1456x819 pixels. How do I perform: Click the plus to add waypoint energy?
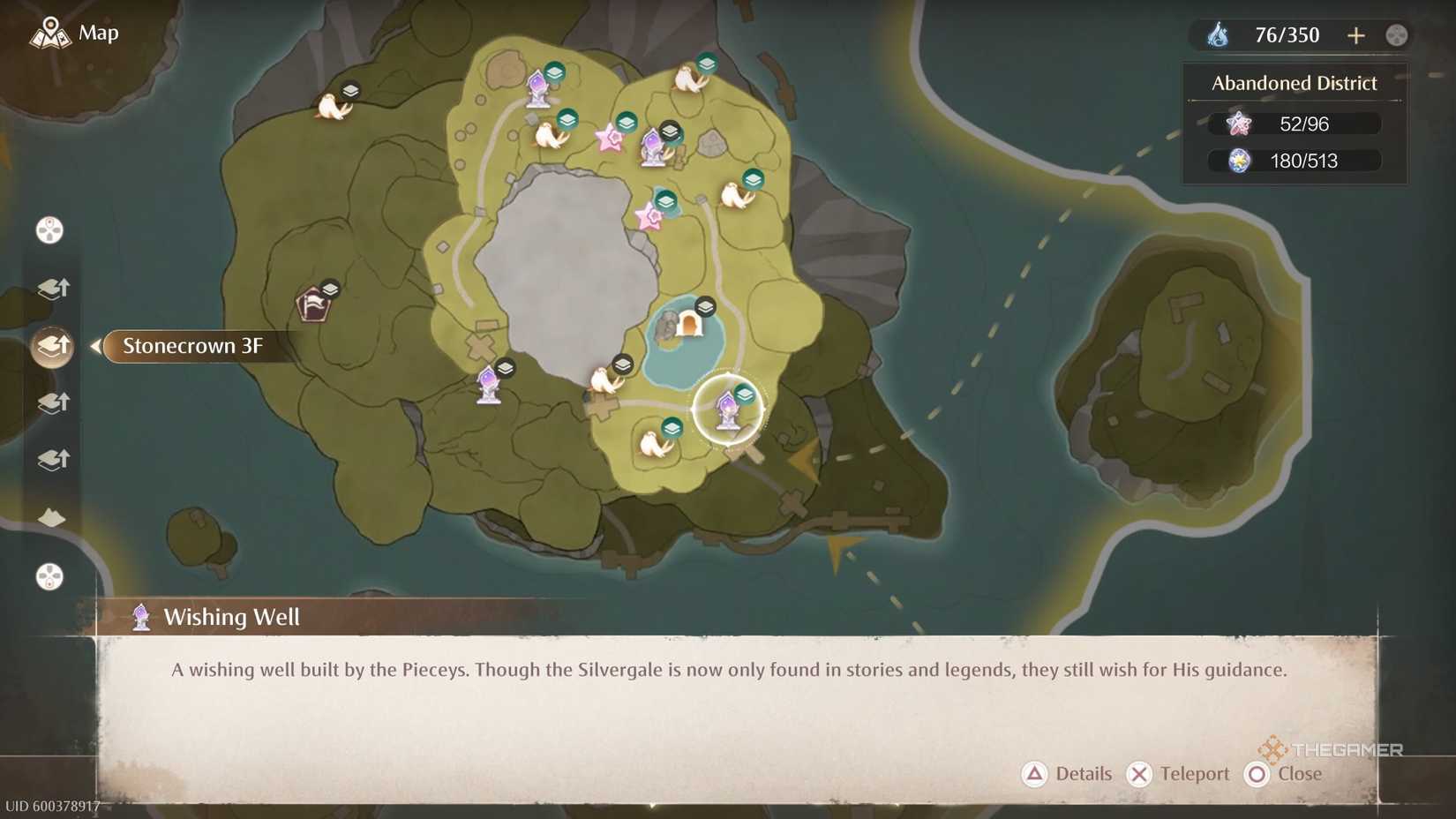[1356, 35]
